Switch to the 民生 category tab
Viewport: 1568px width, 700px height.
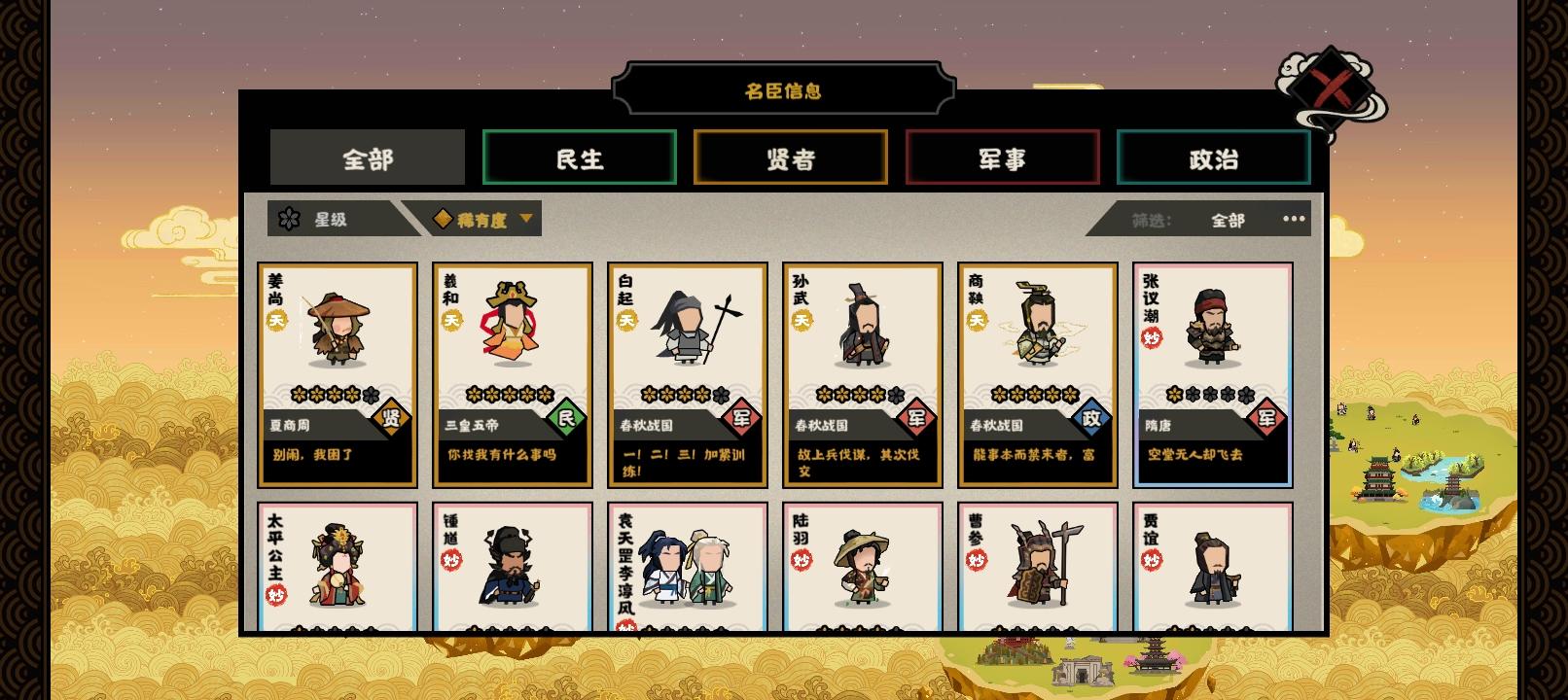pos(578,157)
